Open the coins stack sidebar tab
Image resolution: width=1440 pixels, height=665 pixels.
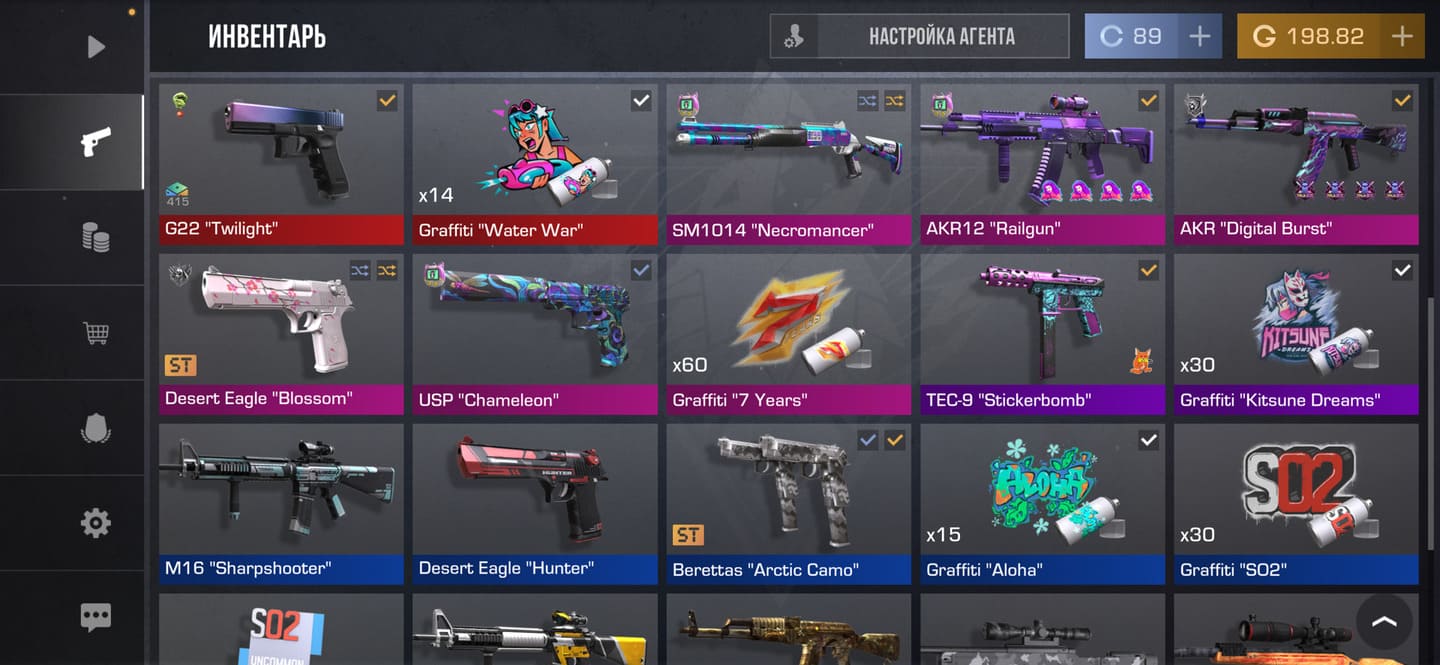click(95, 238)
